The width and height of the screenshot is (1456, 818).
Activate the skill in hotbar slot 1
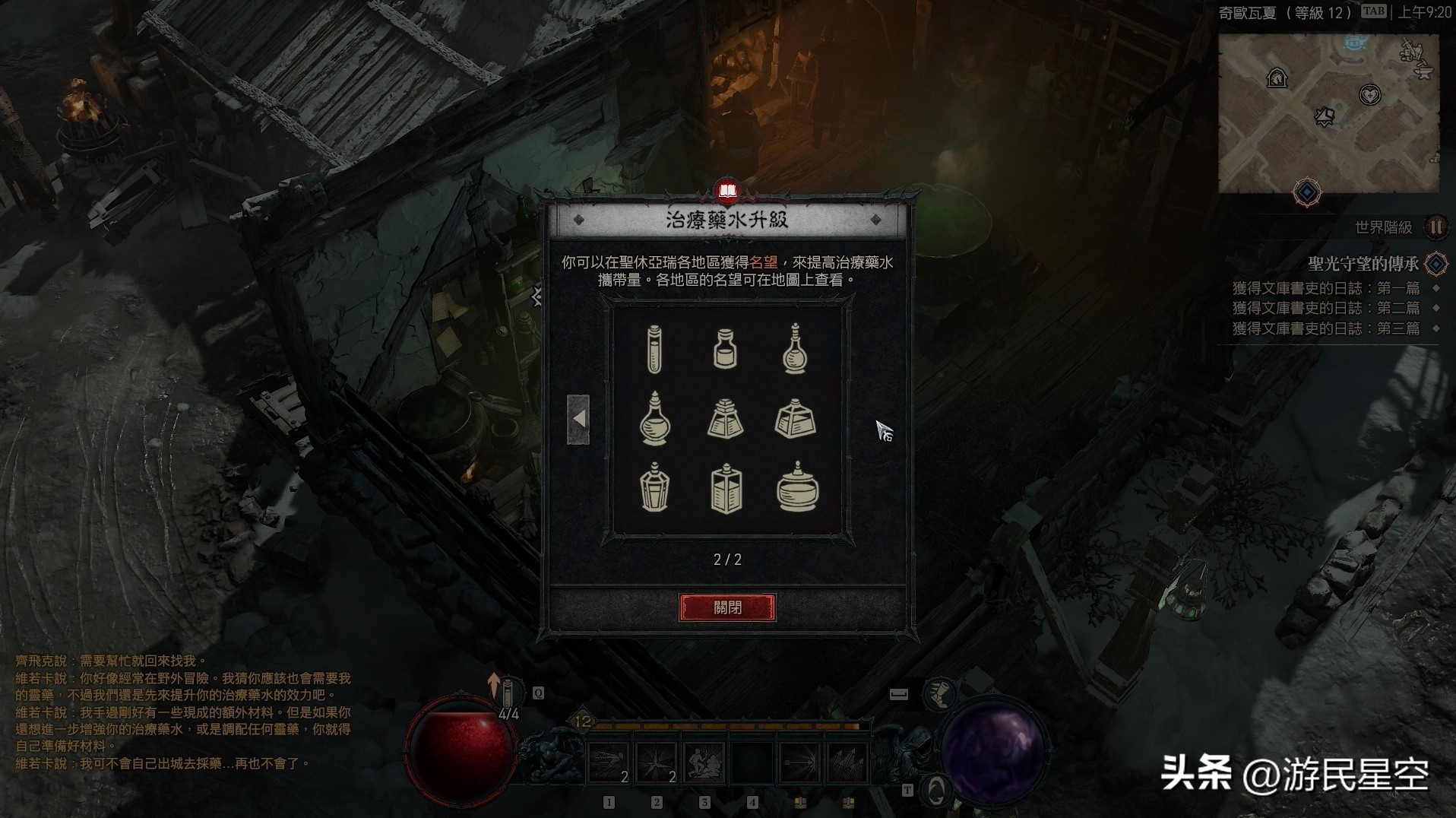click(x=609, y=763)
